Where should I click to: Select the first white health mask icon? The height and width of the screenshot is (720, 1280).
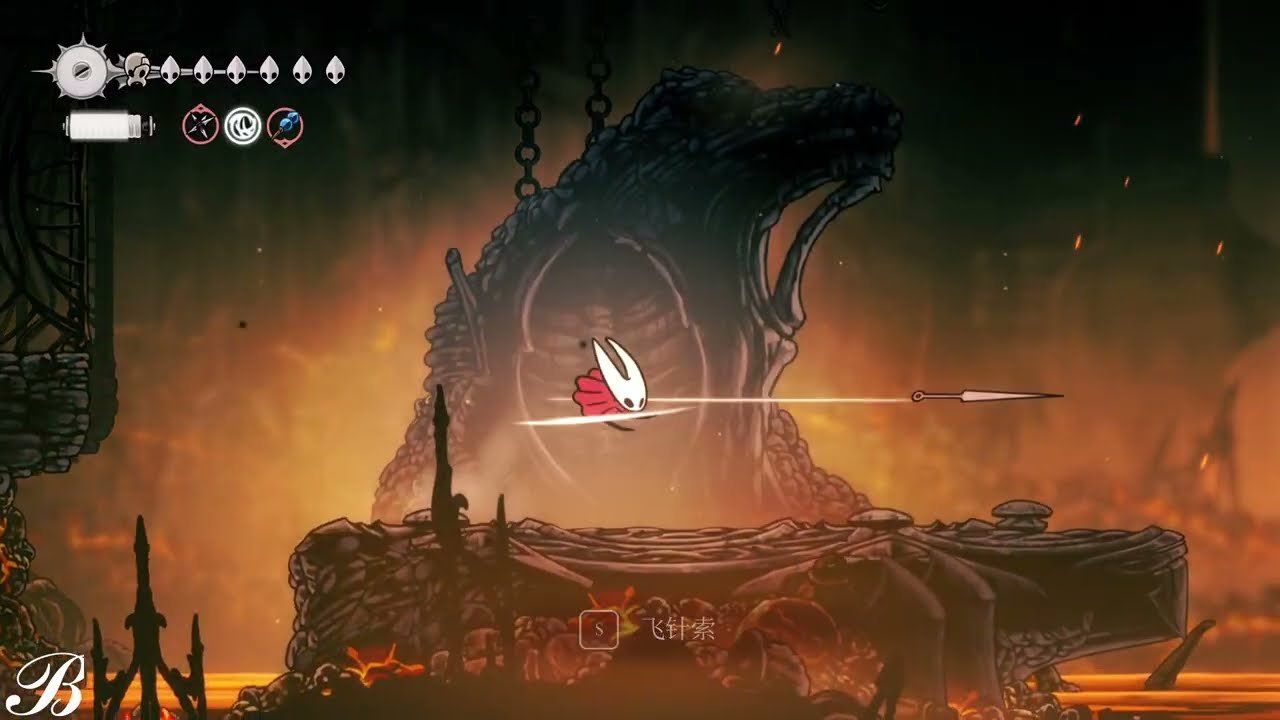(169, 70)
